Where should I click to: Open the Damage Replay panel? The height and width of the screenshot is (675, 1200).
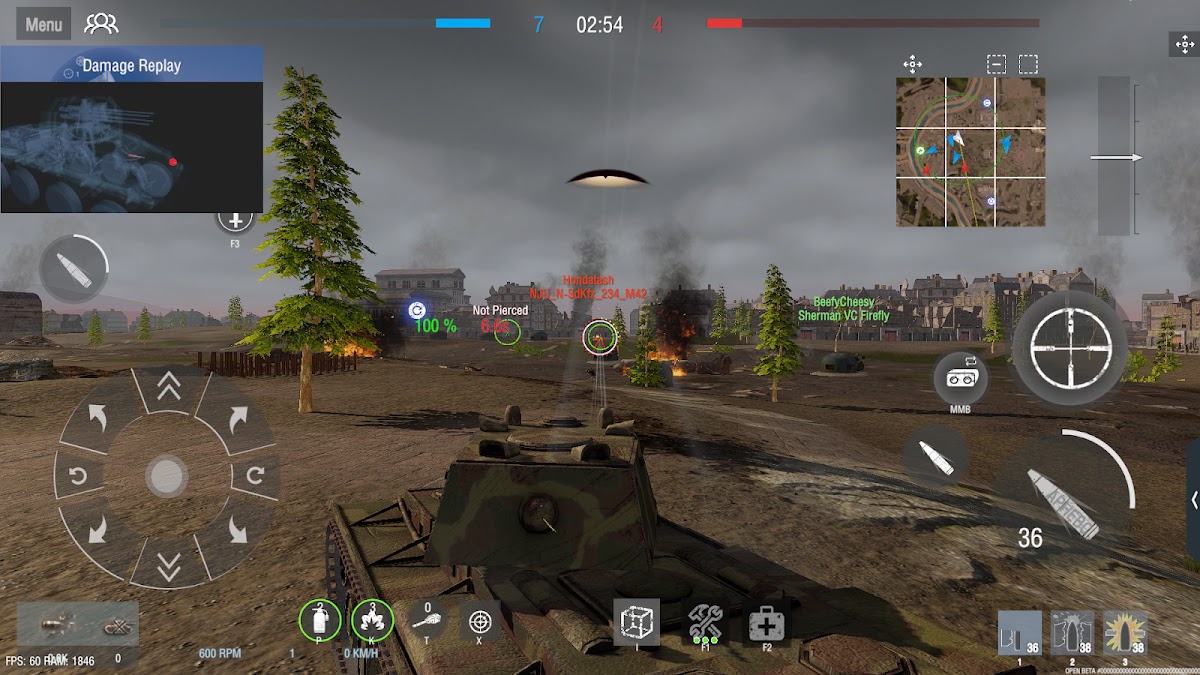(x=132, y=66)
